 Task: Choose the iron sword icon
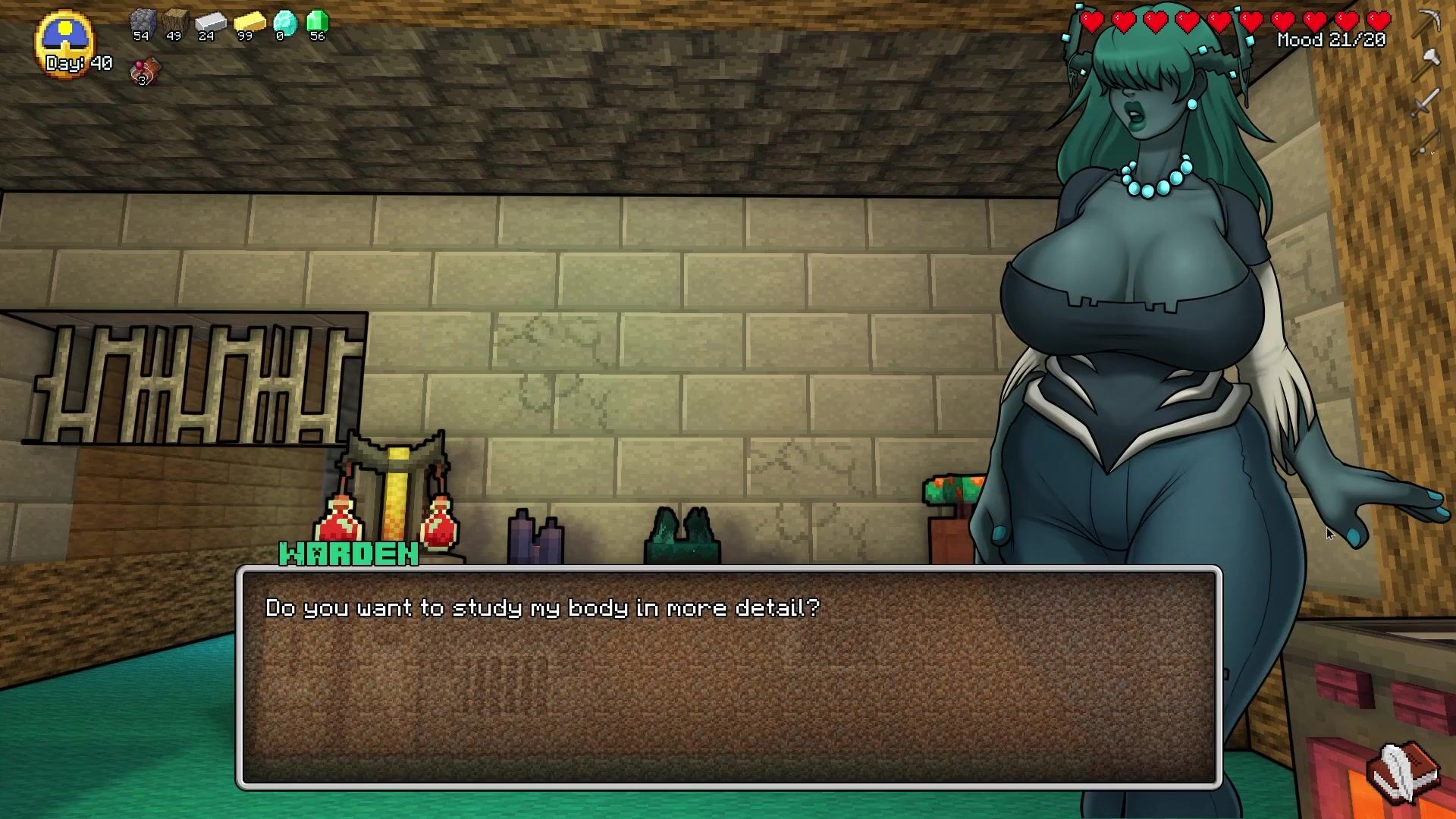point(1426,102)
